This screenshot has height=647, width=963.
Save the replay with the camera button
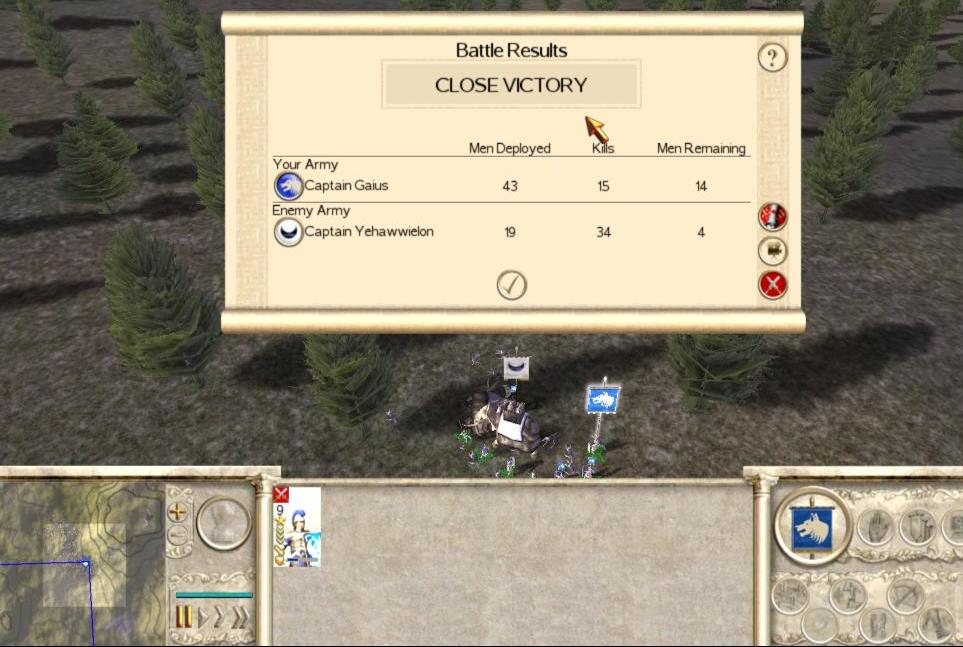[x=772, y=250]
